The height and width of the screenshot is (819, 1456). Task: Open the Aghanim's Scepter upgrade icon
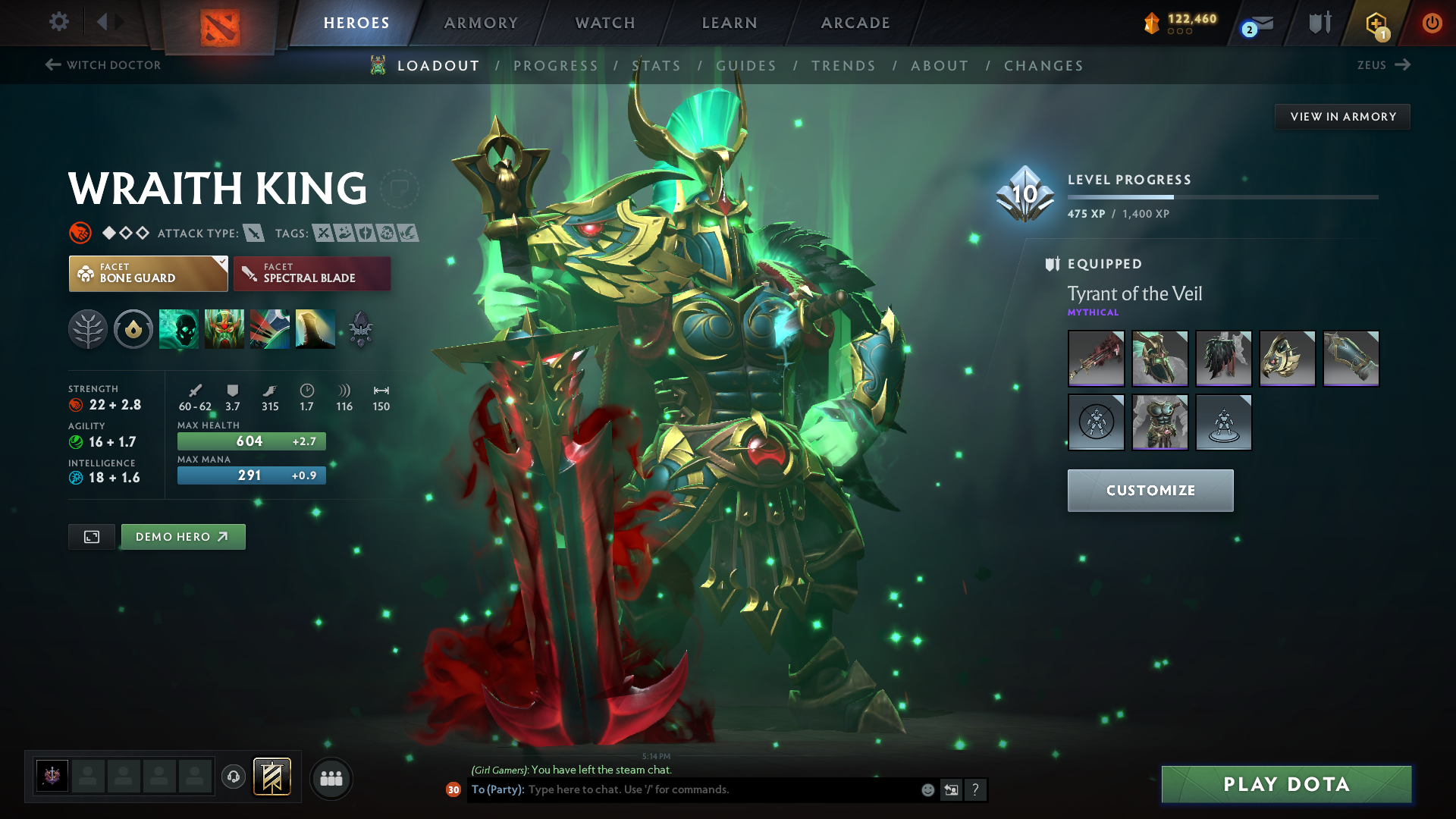362,329
